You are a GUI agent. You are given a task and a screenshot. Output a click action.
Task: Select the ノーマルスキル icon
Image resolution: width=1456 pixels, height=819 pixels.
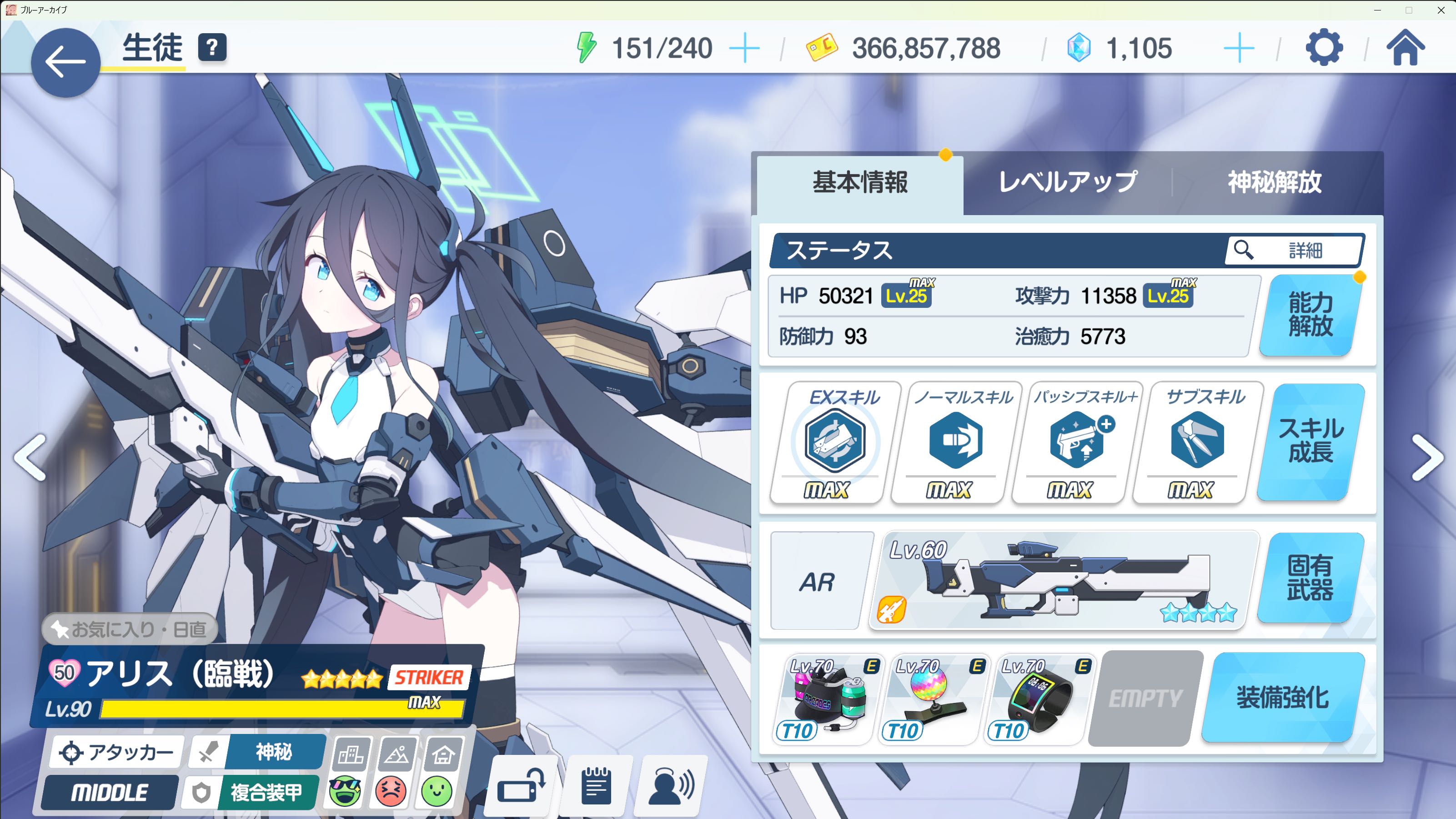click(956, 441)
